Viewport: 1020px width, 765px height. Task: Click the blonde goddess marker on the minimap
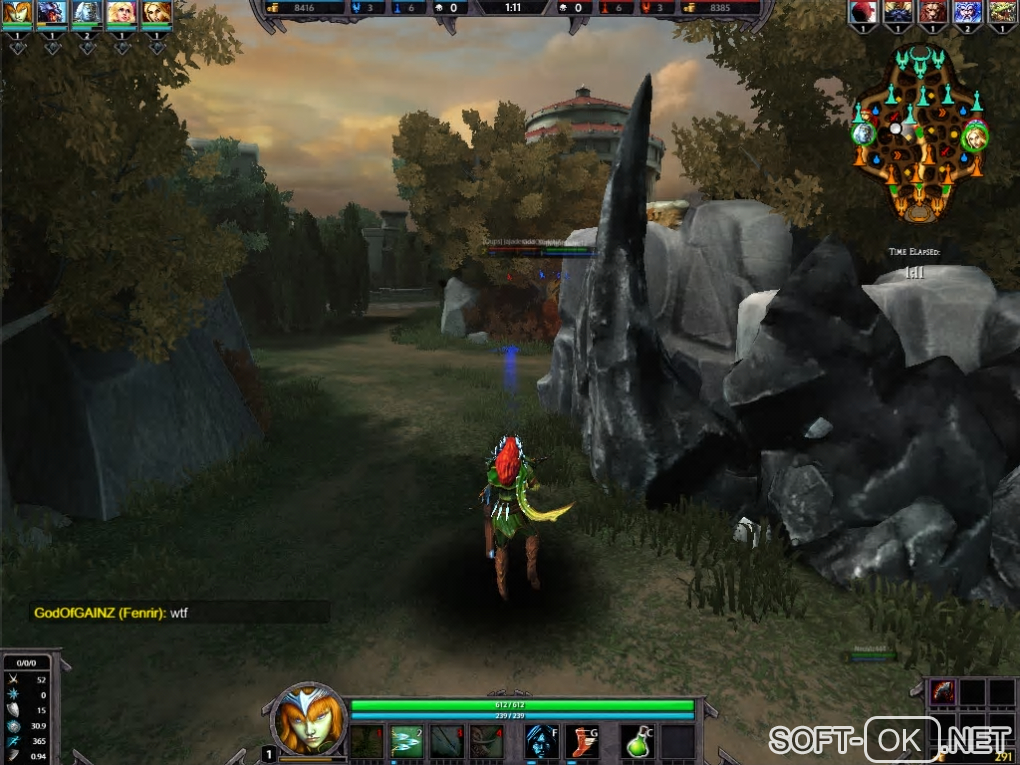tap(973, 135)
